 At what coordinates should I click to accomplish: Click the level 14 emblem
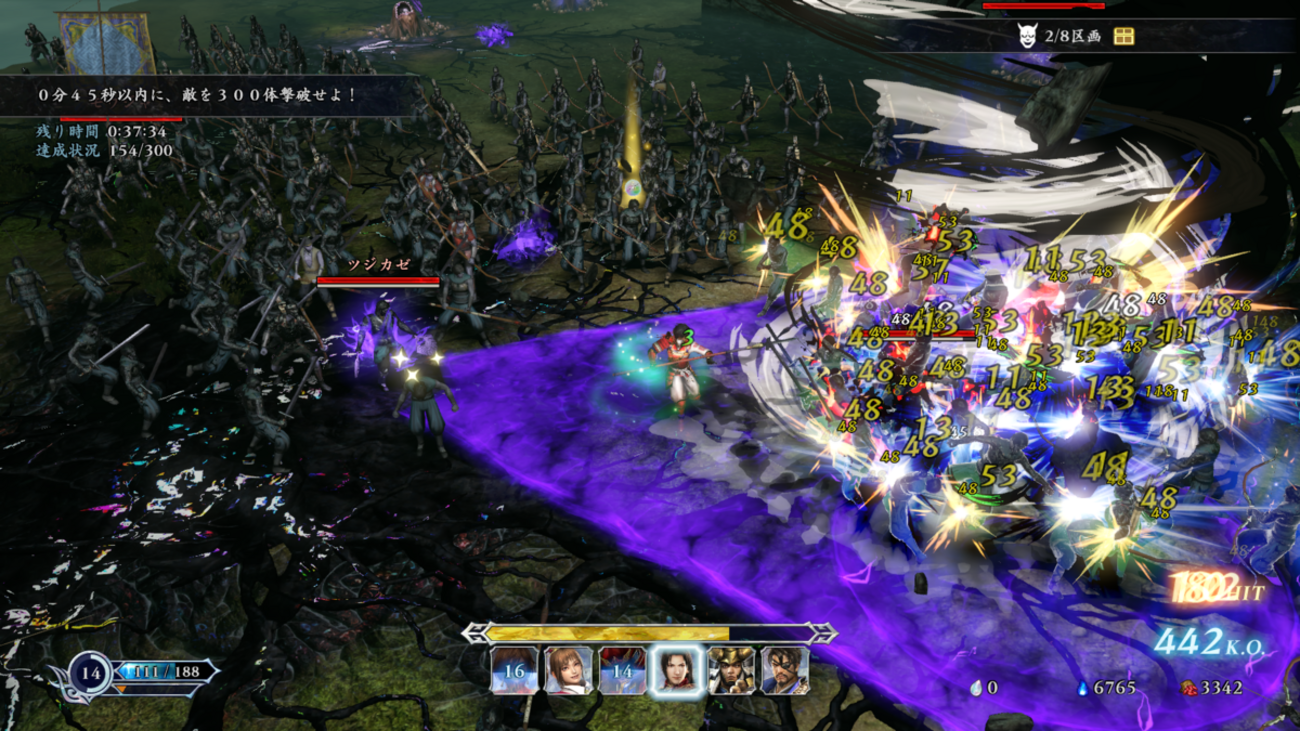pyautogui.click(x=91, y=672)
